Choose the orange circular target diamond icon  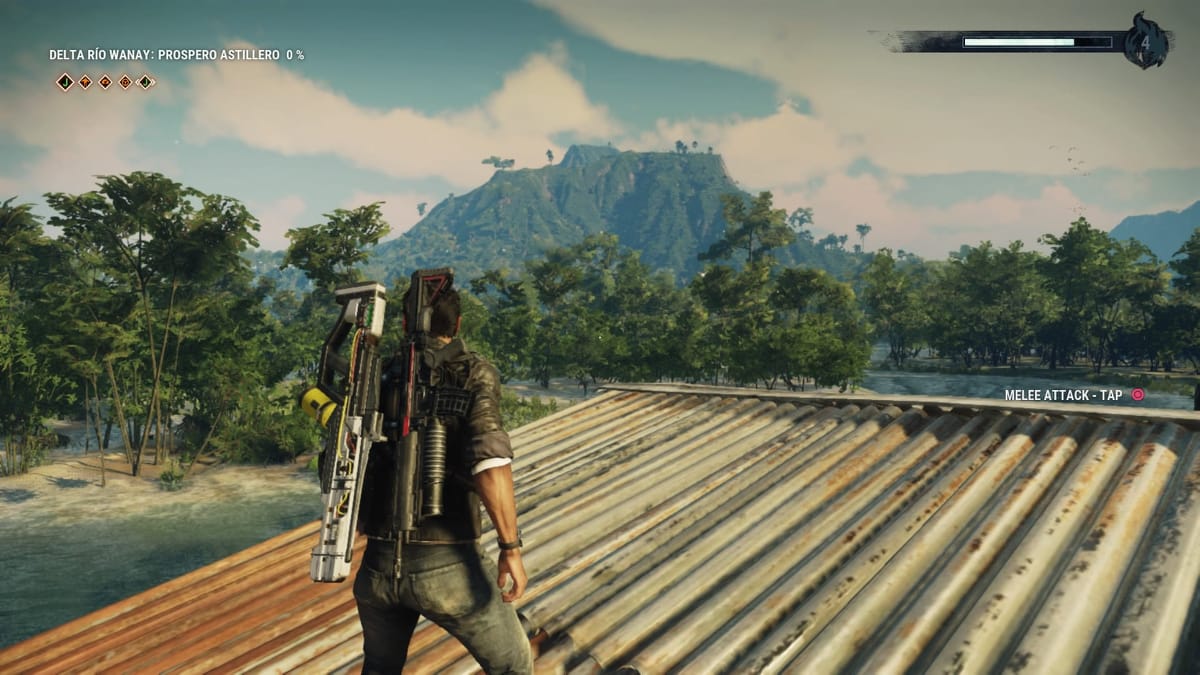[125, 82]
